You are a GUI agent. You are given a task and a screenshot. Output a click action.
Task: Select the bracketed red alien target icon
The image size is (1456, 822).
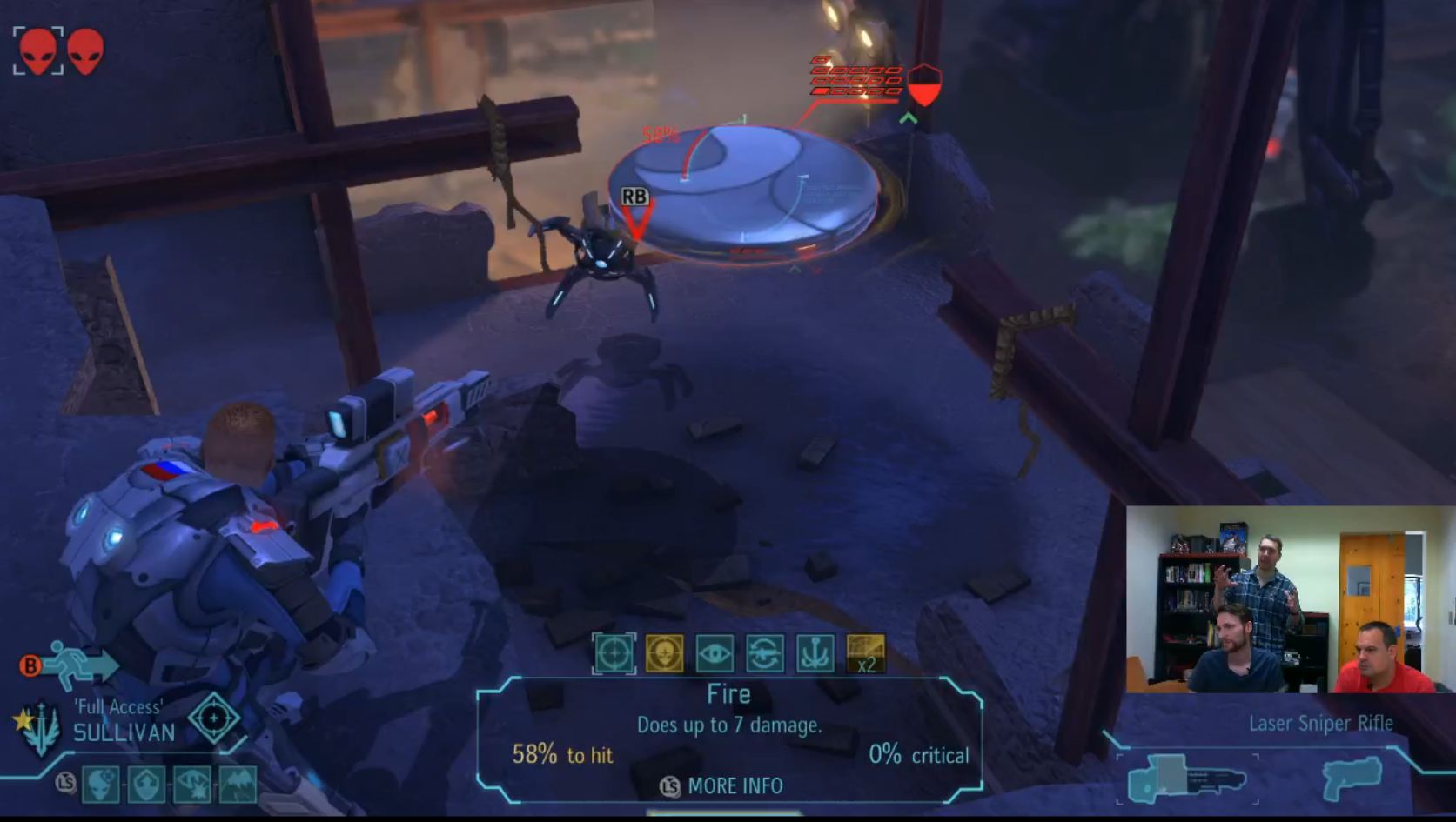(38, 50)
